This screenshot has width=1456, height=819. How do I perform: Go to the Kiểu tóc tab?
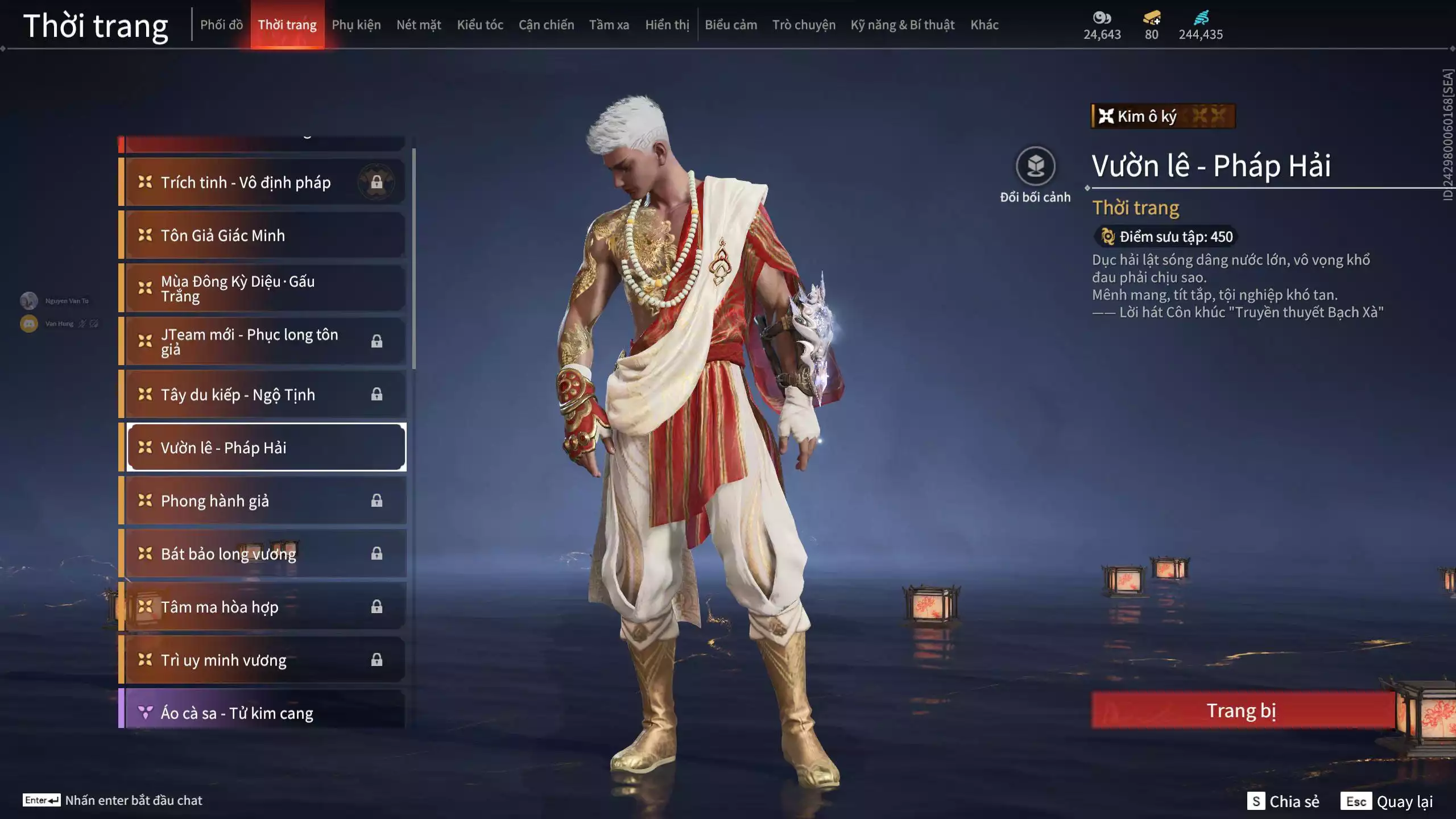pyautogui.click(x=480, y=25)
